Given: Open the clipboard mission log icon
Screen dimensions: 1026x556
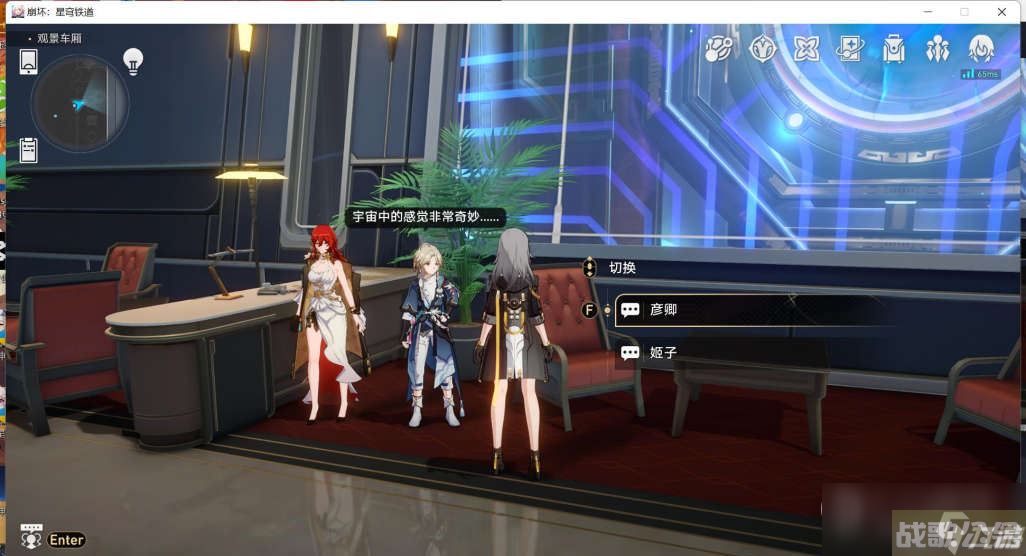Looking at the screenshot, I should (28, 150).
